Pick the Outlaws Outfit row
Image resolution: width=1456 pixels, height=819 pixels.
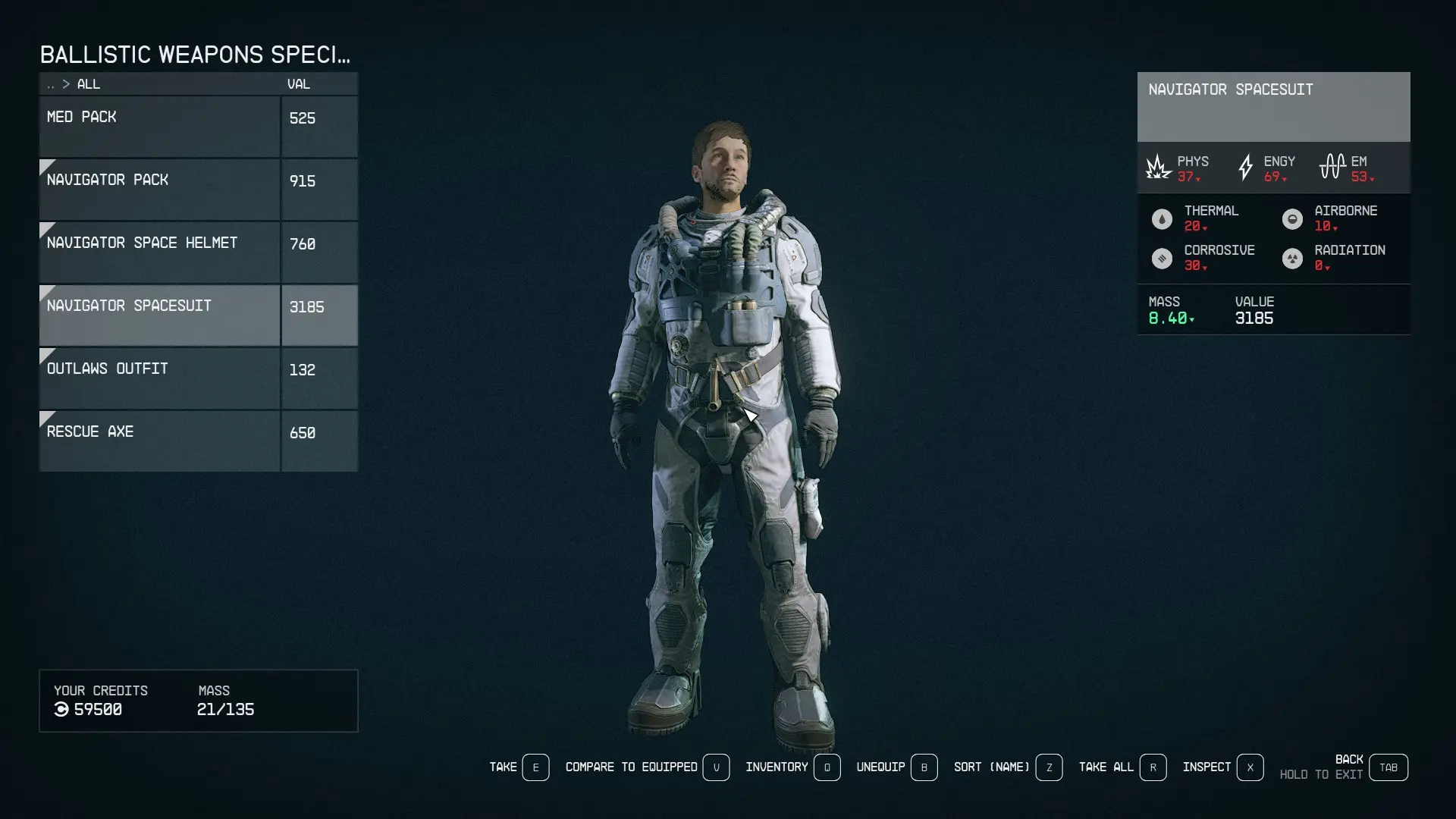[159, 378]
